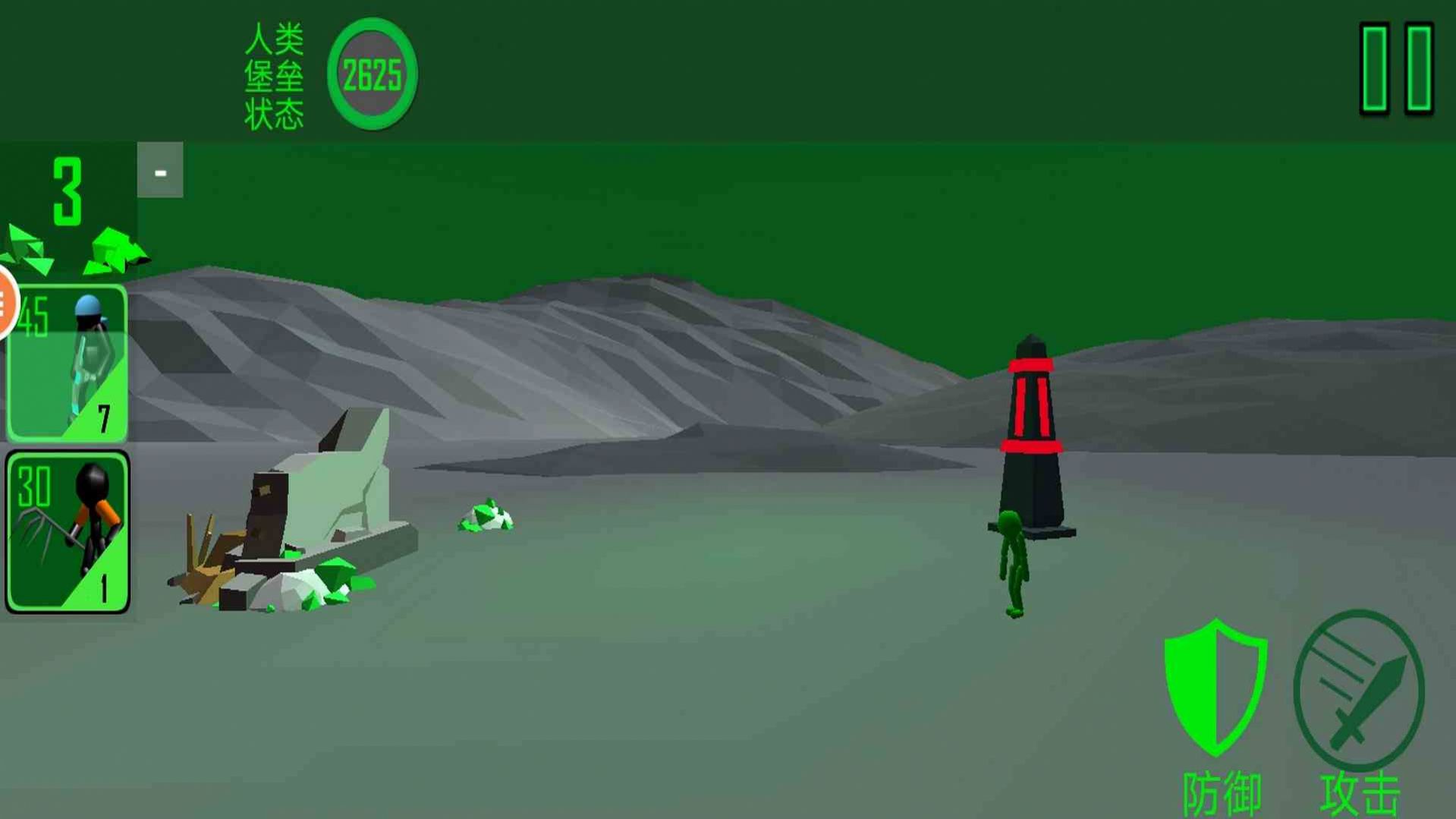Viewport: 1456px width, 819px height.
Task: Tap the wave number 3 indicator
Action: tap(68, 188)
